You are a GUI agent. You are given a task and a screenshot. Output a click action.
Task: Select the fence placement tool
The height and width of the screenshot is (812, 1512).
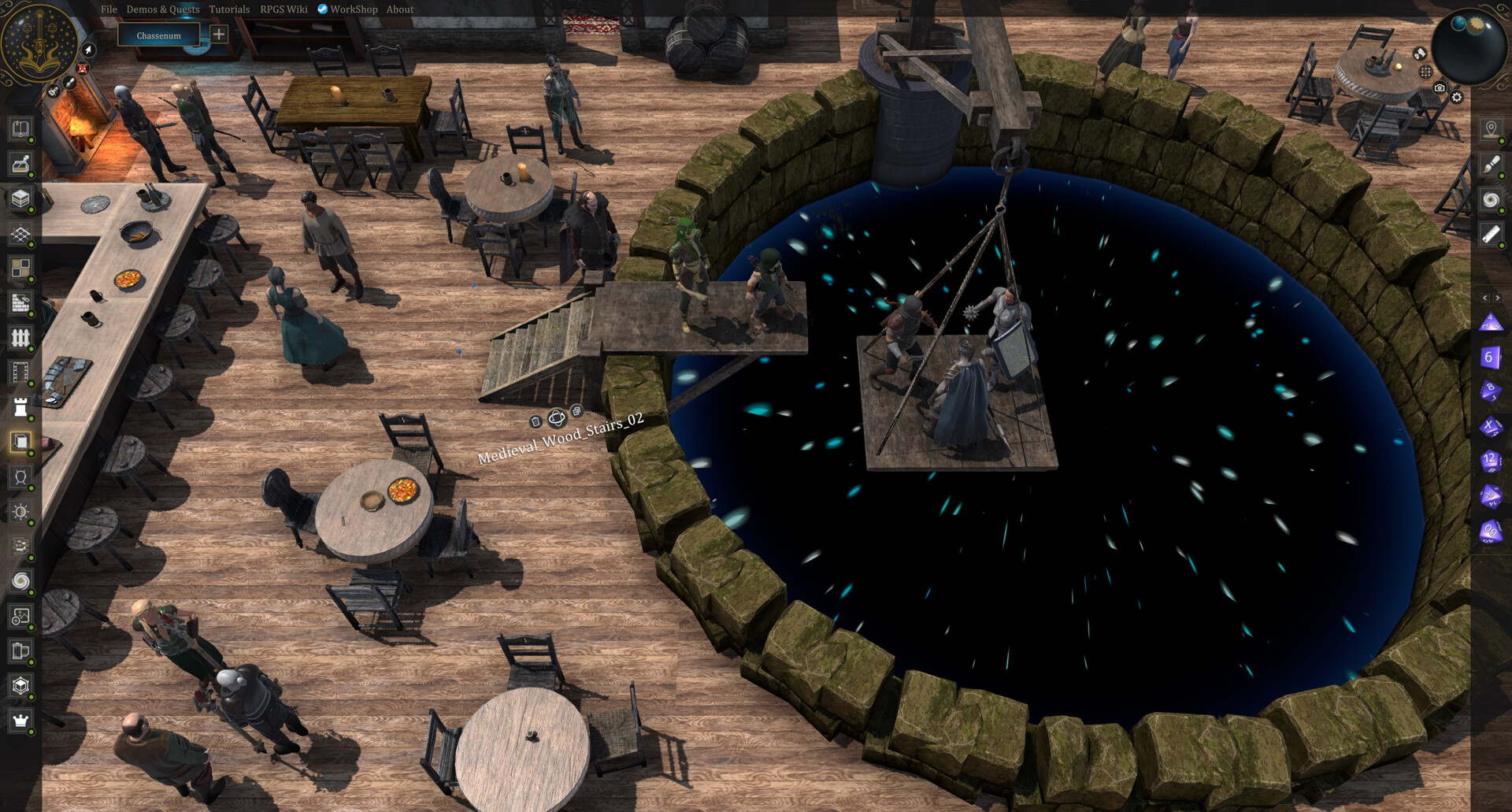click(x=20, y=336)
